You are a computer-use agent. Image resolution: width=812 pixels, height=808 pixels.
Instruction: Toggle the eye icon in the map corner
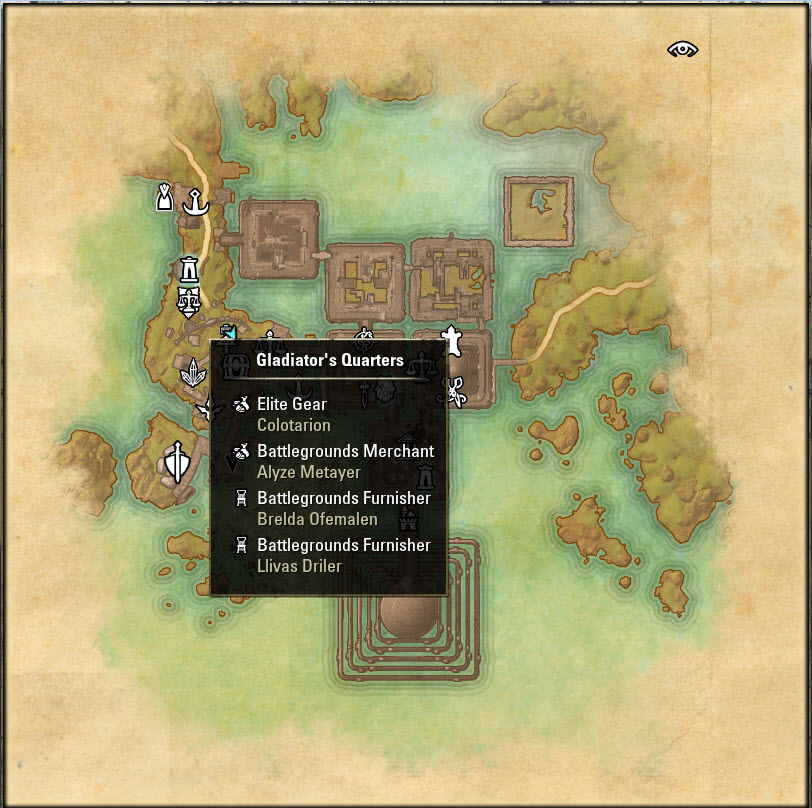[684, 49]
